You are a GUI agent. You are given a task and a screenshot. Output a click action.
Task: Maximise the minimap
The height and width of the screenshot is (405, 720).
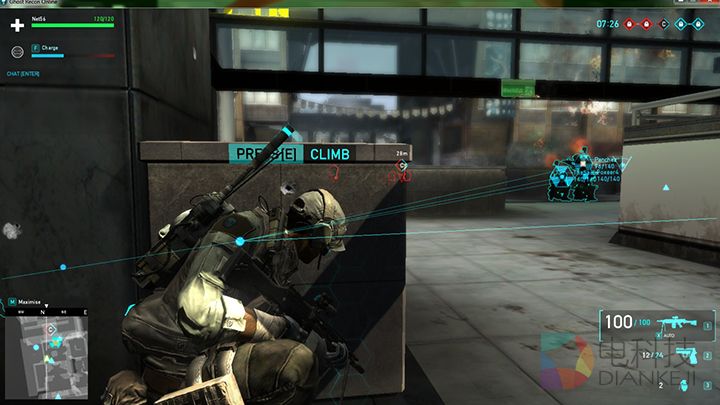tap(30, 301)
